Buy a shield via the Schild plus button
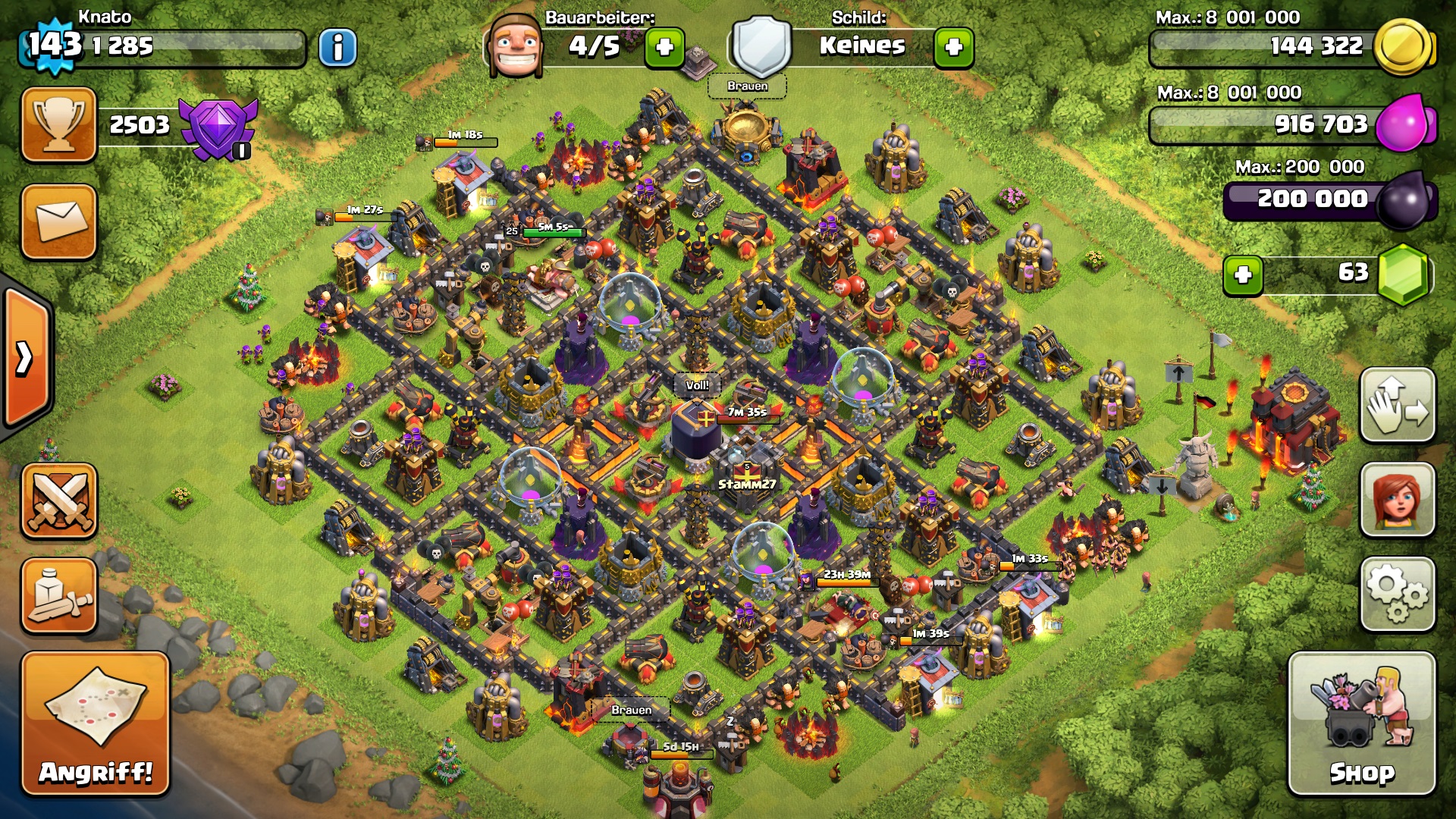The height and width of the screenshot is (819, 1456). pos(953,48)
